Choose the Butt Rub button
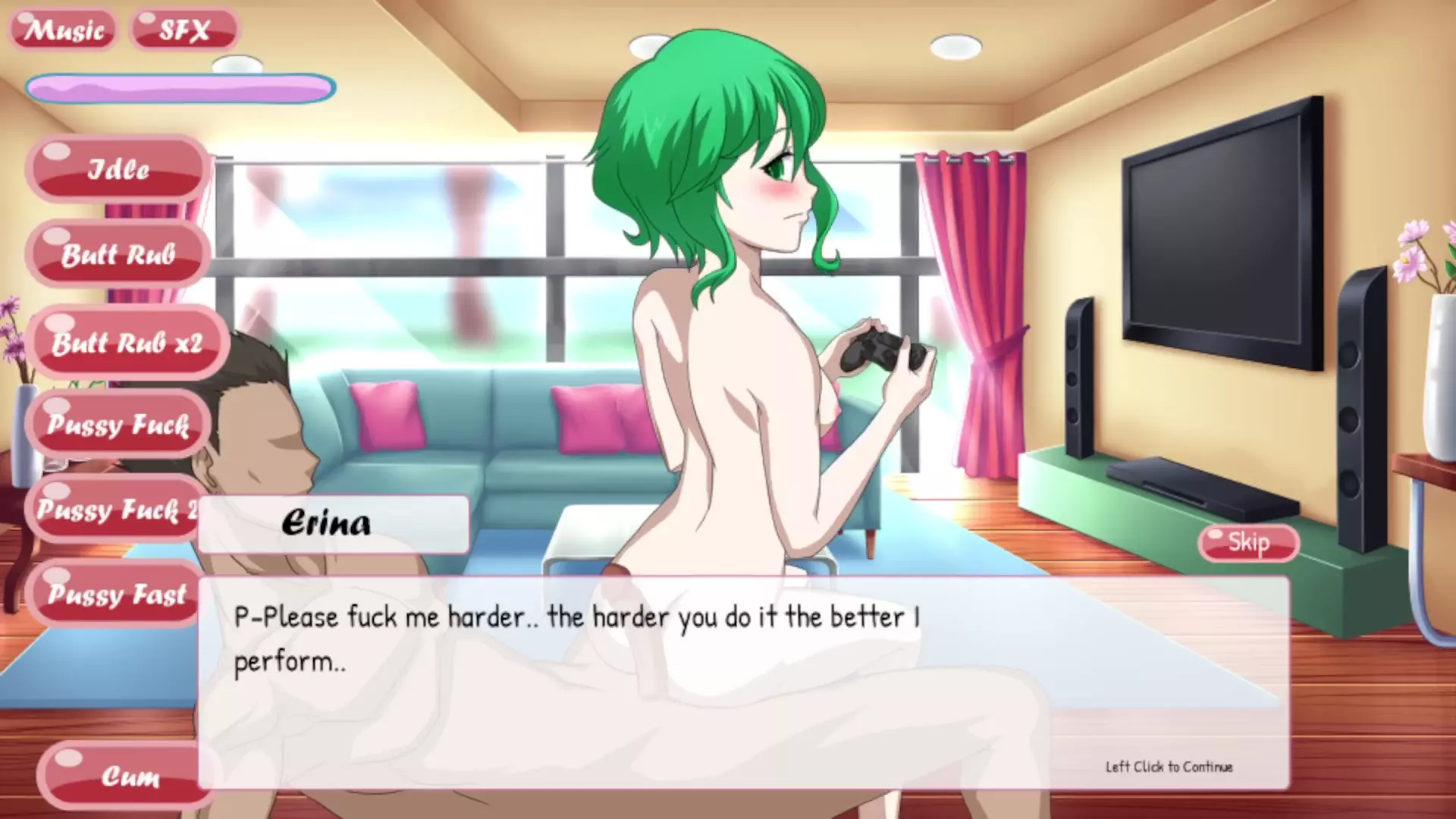1456x819 pixels. point(118,255)
